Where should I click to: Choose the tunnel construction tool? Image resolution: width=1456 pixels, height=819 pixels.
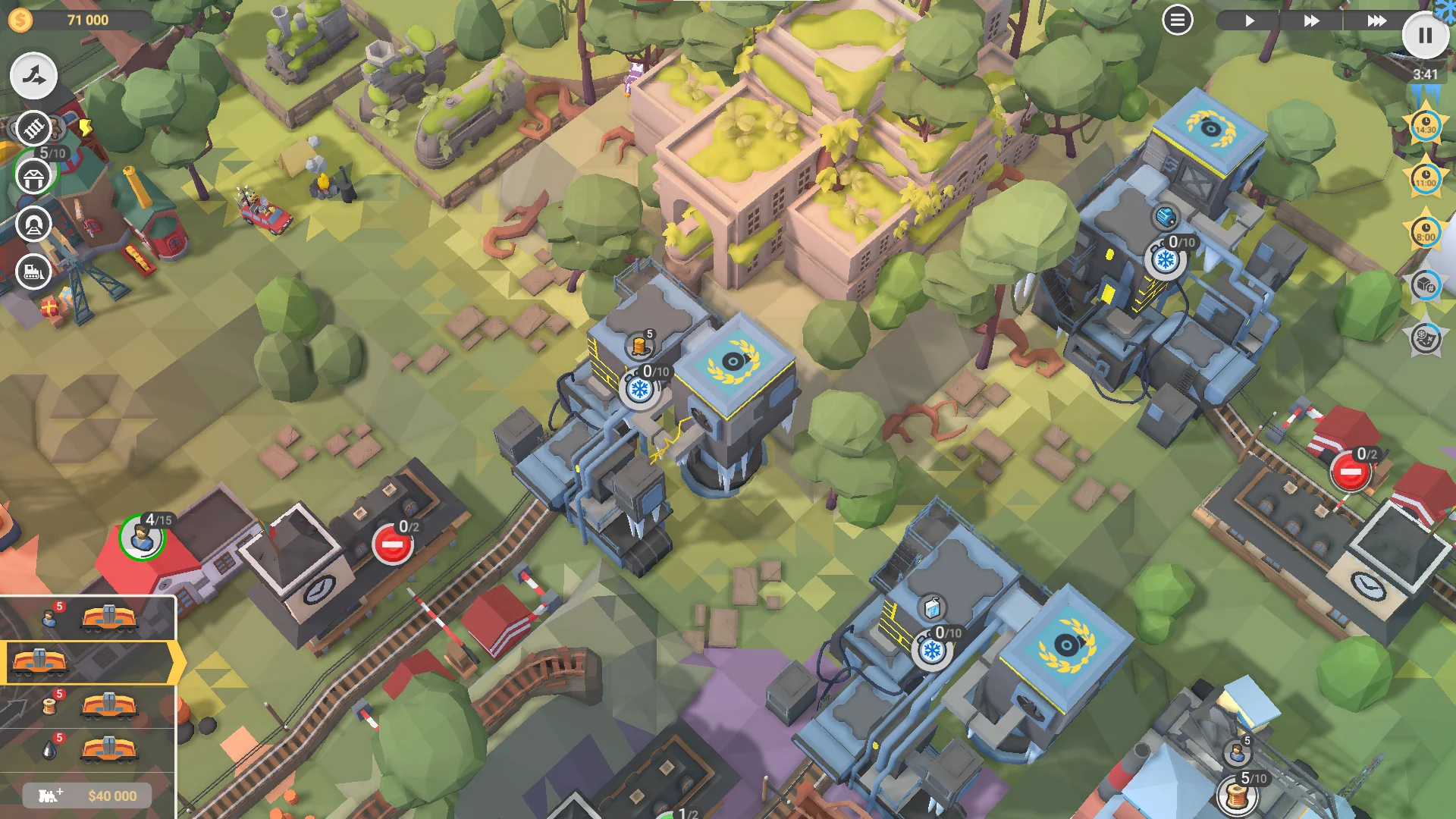(x=35, y=222)
